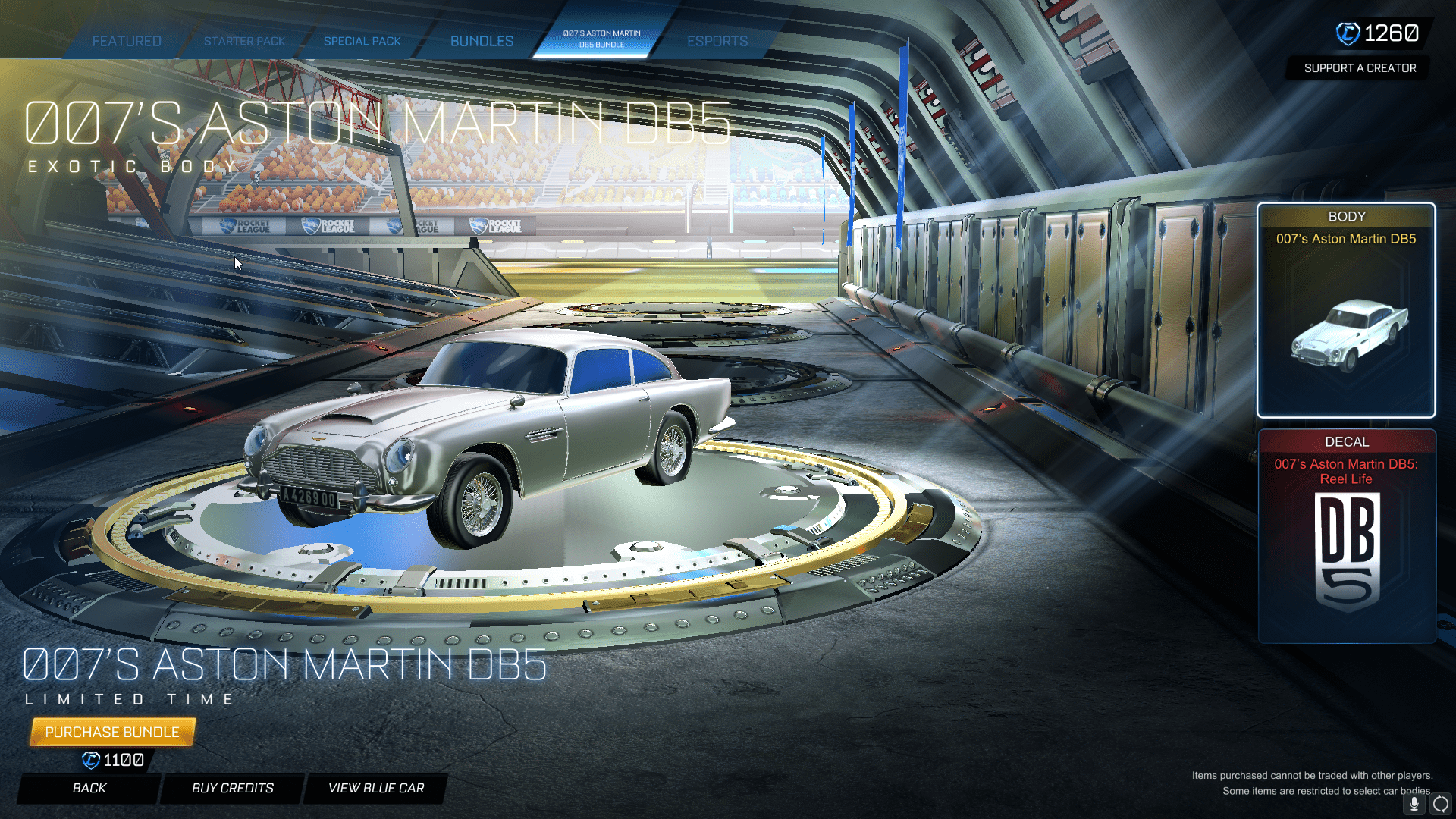Select the Special Pack tab
The height and width of the screenshot is (819, 1456).
(362, 41)
